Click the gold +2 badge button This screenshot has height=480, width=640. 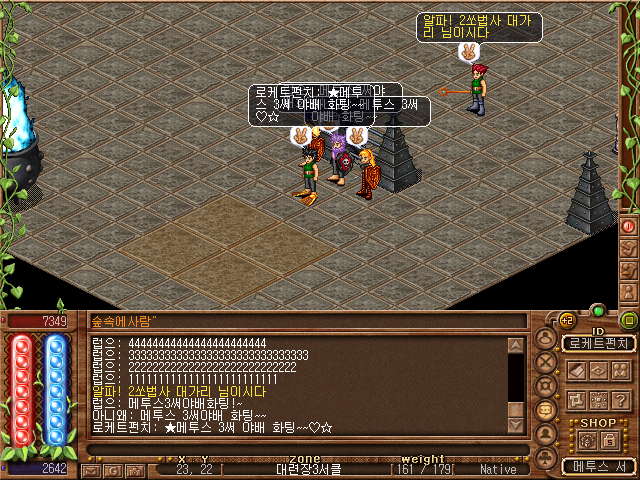tap(566, 321)
